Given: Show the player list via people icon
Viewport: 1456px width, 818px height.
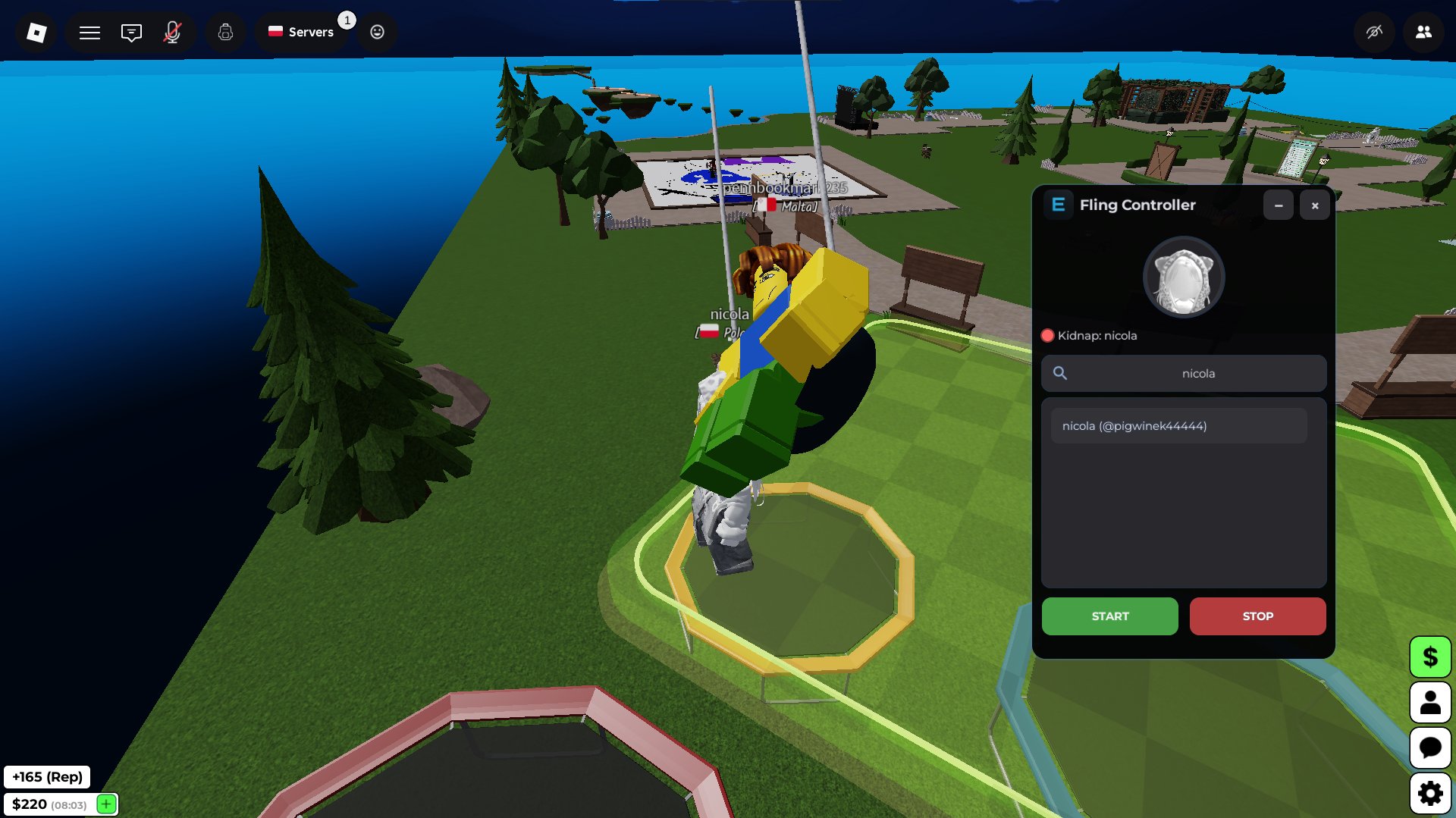Looking at the screenshot, I should point(1424,32).
